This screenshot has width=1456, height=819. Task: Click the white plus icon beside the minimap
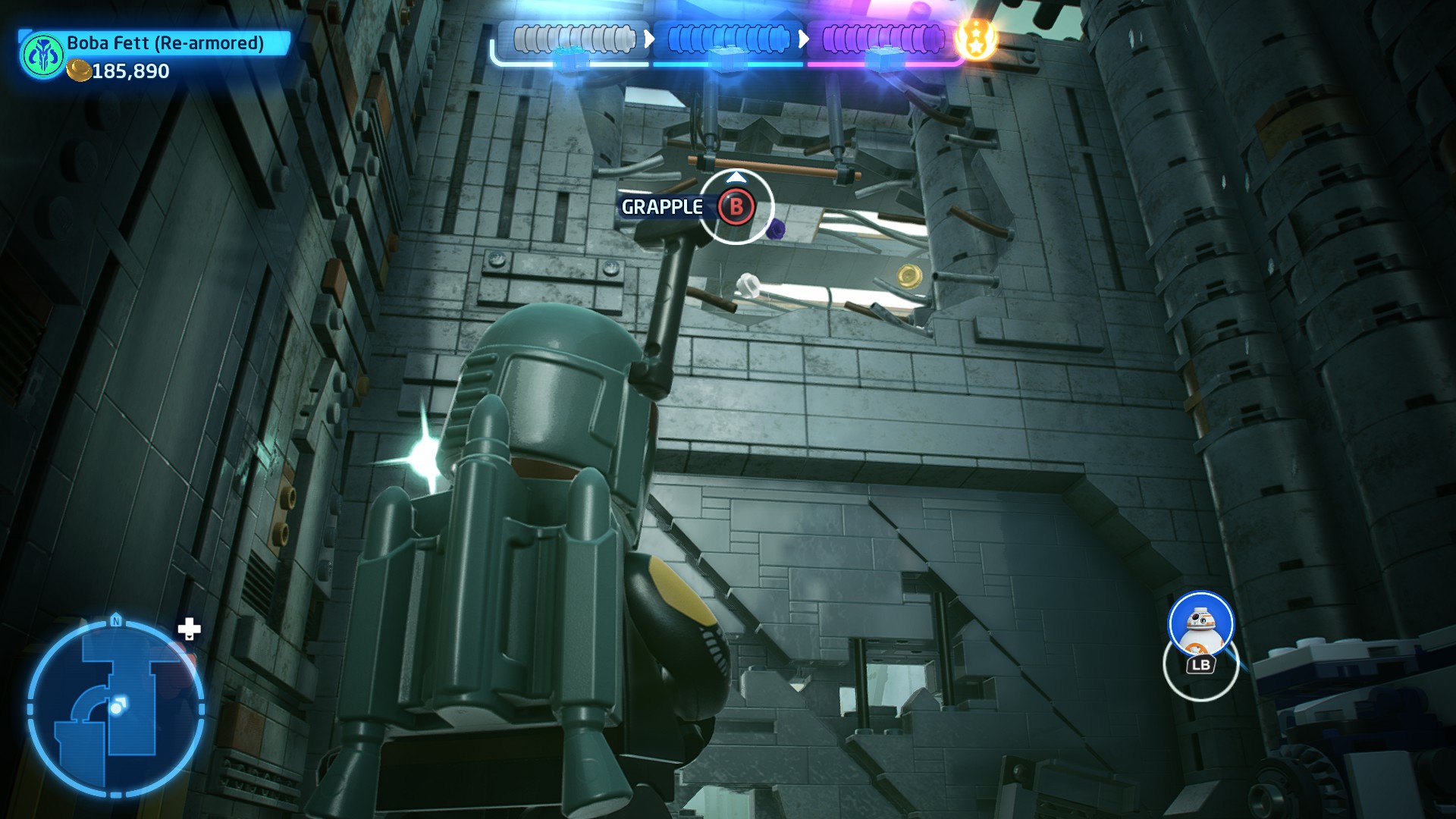point(189,629)
